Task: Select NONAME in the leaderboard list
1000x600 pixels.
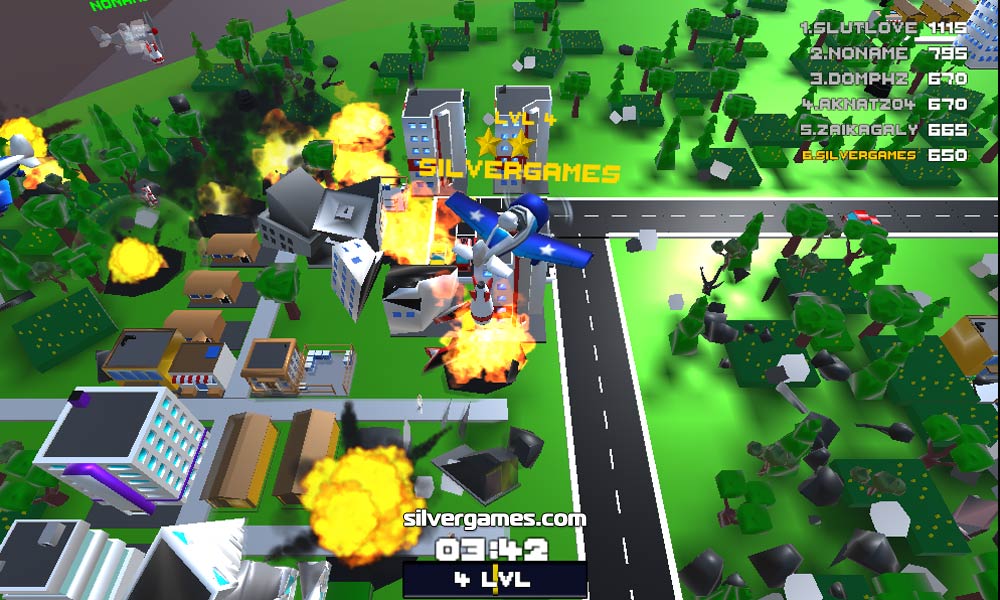Action: coord(887,53)
